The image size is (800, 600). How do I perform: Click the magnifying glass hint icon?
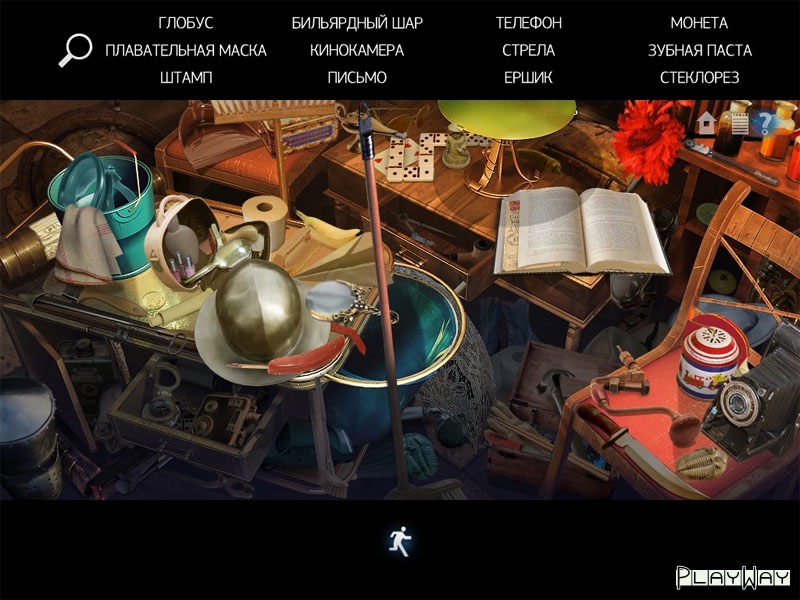75,50
